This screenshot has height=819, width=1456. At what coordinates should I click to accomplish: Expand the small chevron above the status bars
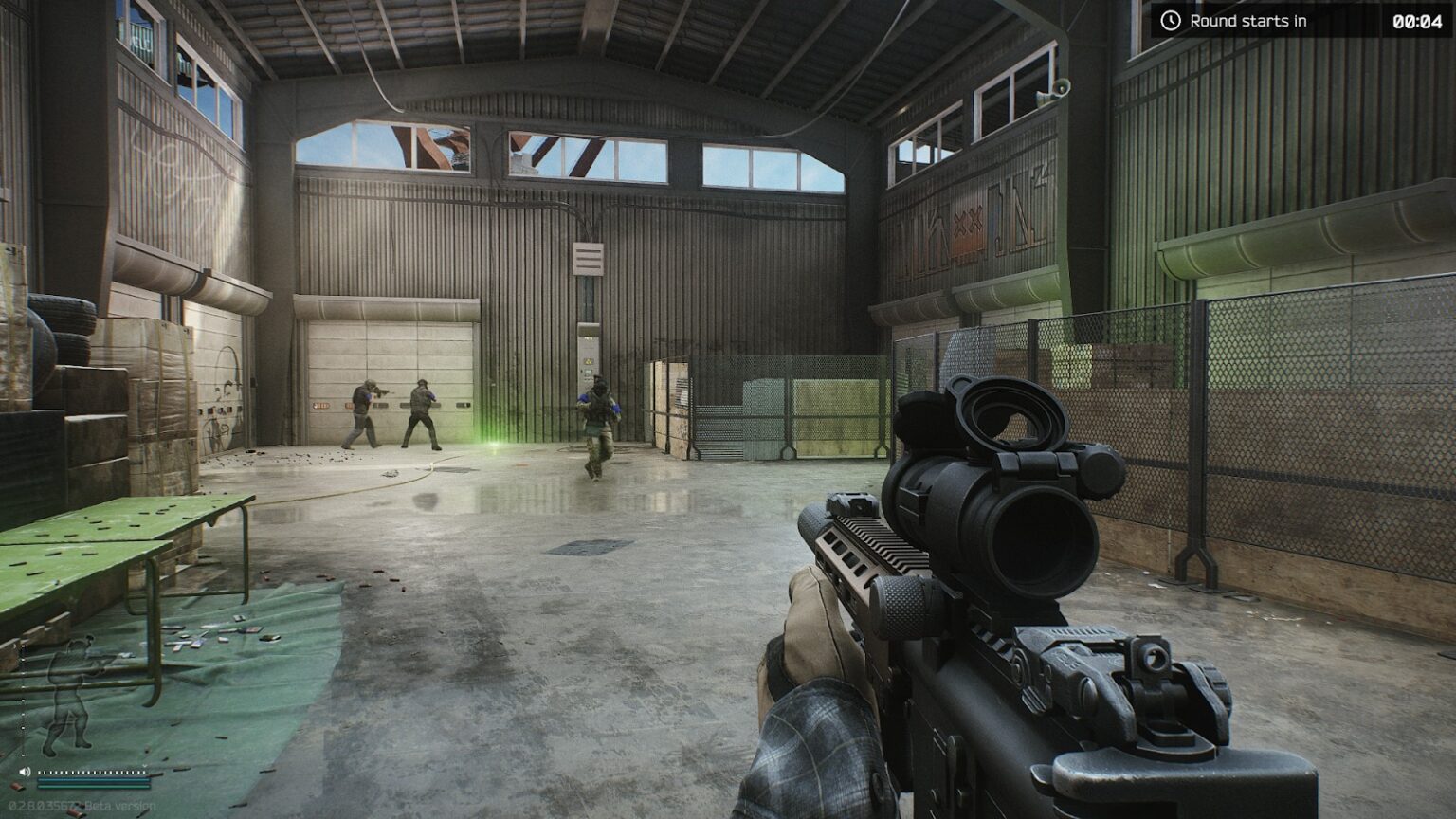(144, 766)
